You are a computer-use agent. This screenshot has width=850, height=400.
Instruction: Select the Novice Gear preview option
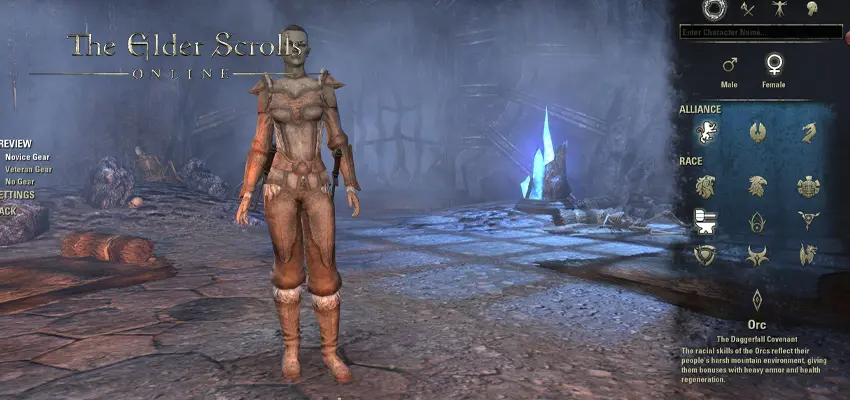(x=27, y=157)
